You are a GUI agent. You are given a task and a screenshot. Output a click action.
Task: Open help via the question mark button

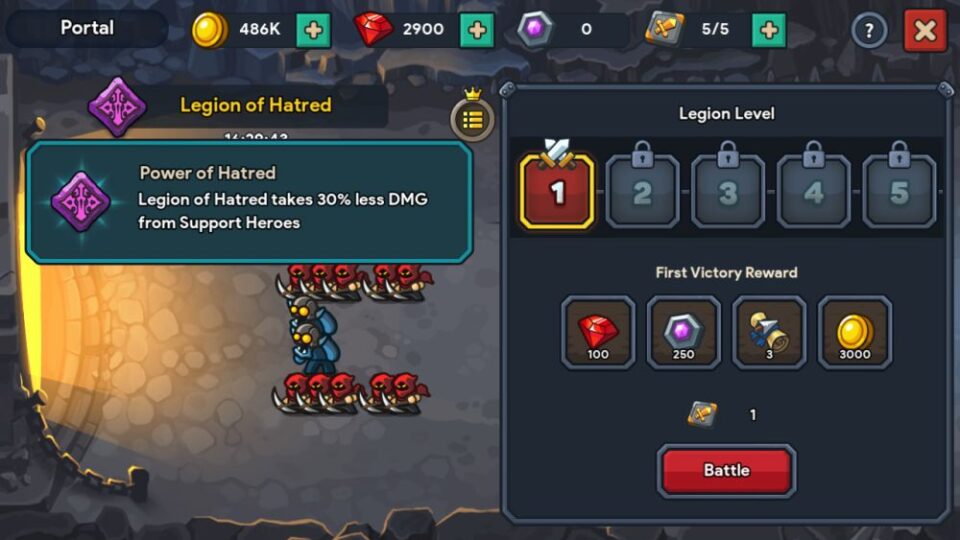click(869, 30)
